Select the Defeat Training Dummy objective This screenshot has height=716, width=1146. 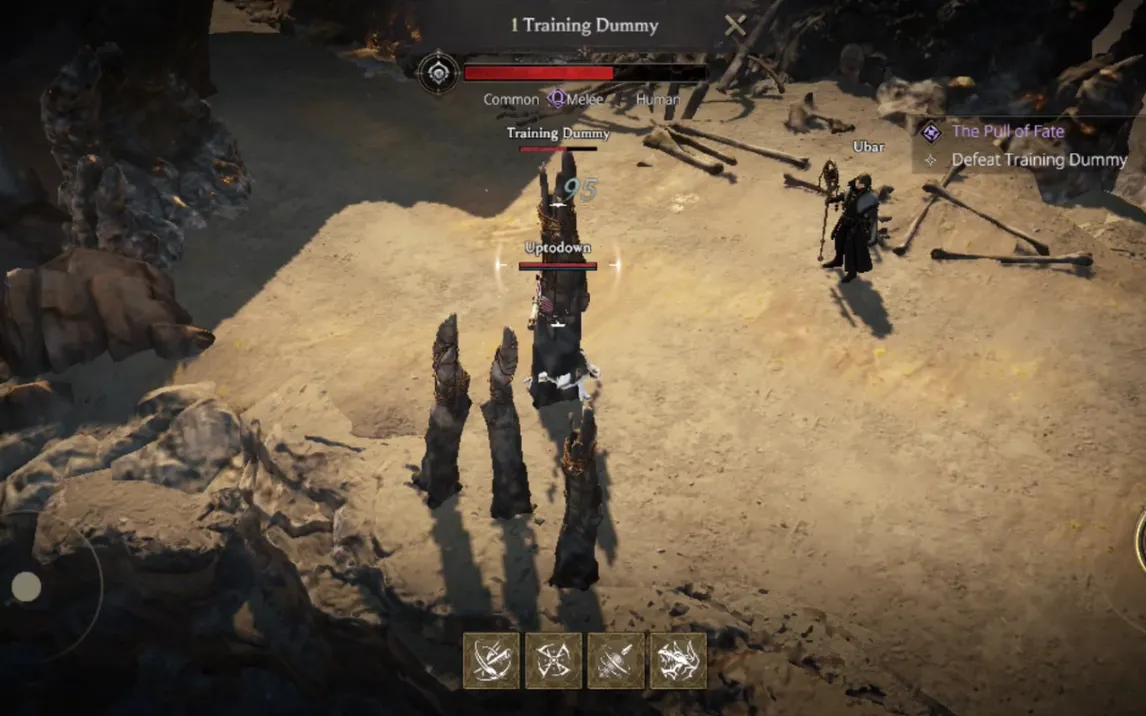point(1038,160)
